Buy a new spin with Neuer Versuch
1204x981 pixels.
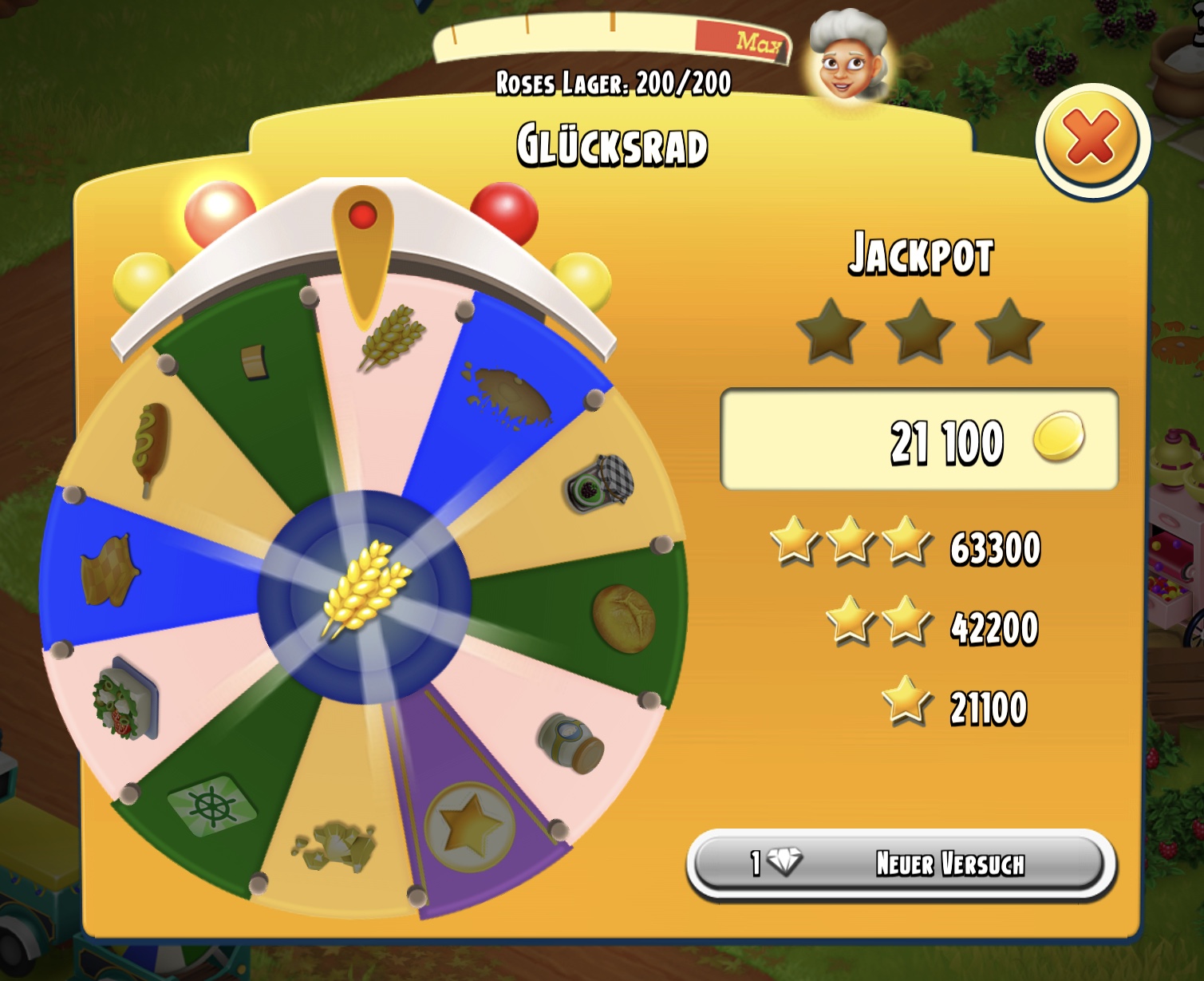click(900, 864)
